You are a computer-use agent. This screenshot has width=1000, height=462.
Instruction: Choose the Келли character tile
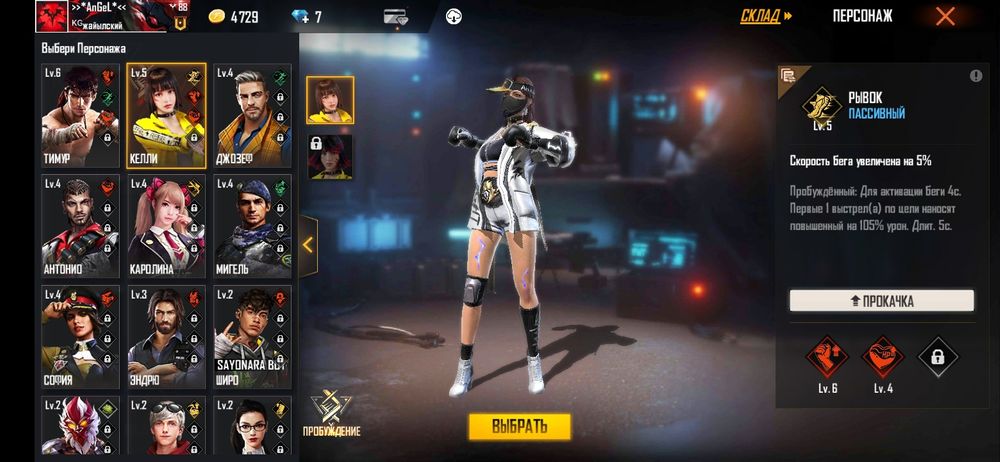(x=166, y=116)
